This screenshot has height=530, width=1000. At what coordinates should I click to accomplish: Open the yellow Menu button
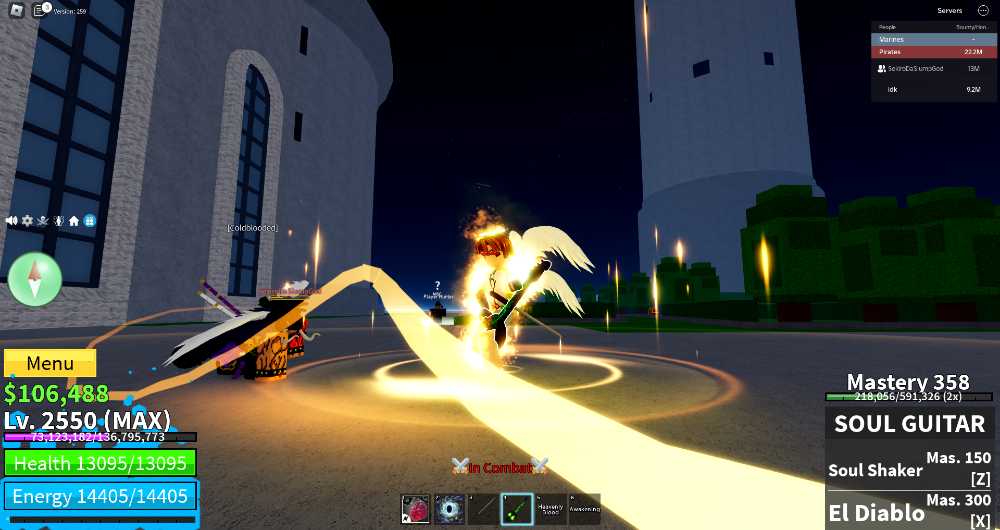click(50, 364)
